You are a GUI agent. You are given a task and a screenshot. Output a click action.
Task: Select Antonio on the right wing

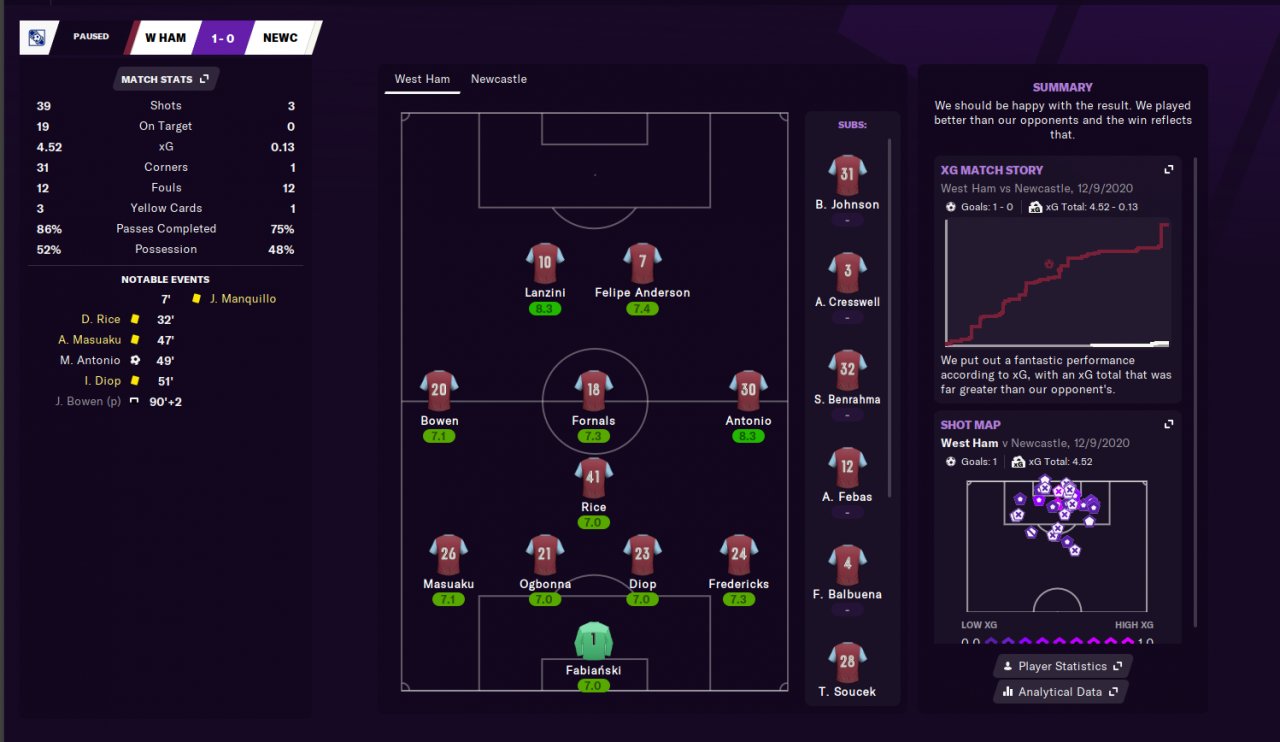pyautogui.click(x=748, y=392)
